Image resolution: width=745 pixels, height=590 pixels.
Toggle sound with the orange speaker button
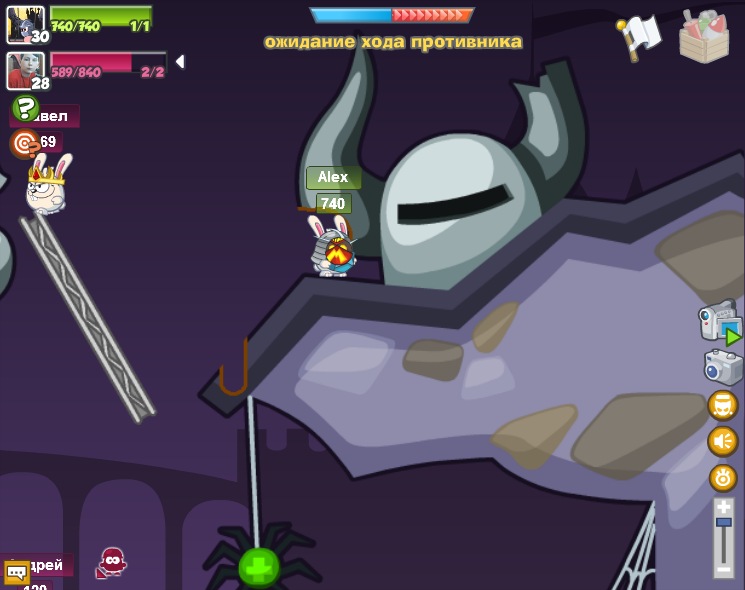click(722, 441)
